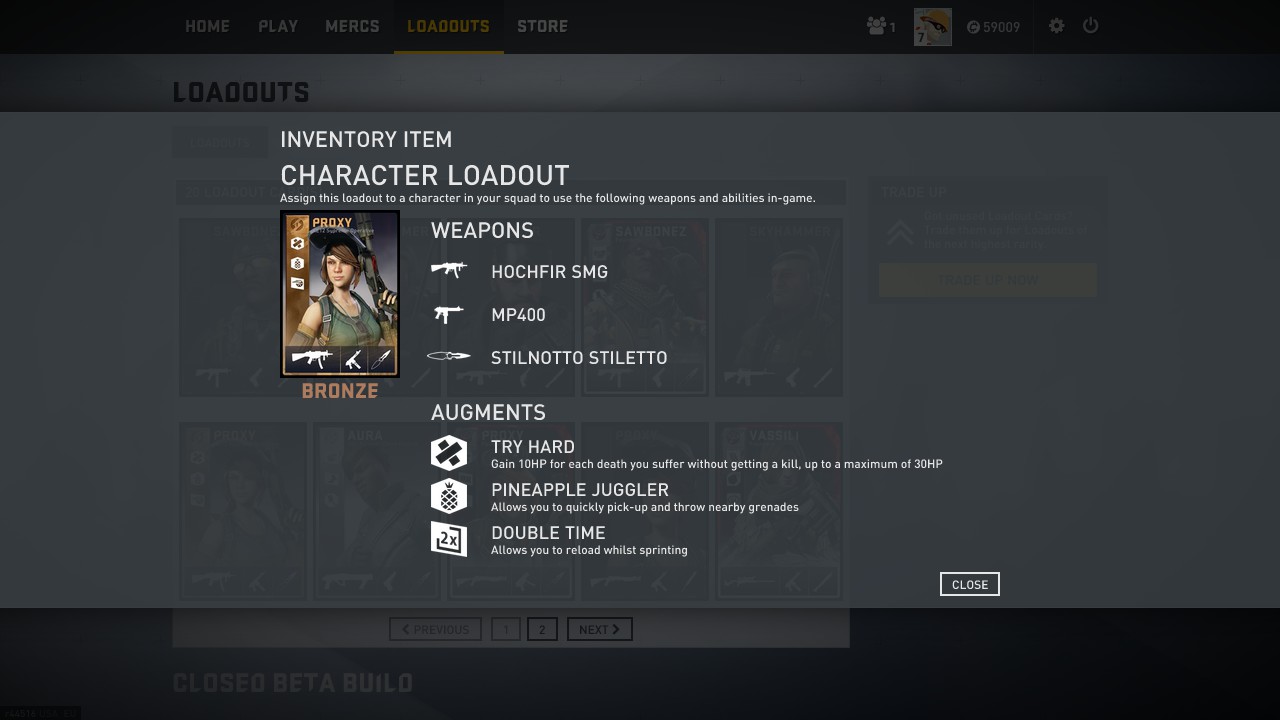Select the Loadouts menu tab
The width and height of the screenshot is (1280, 720).
(x=448, y=27)
